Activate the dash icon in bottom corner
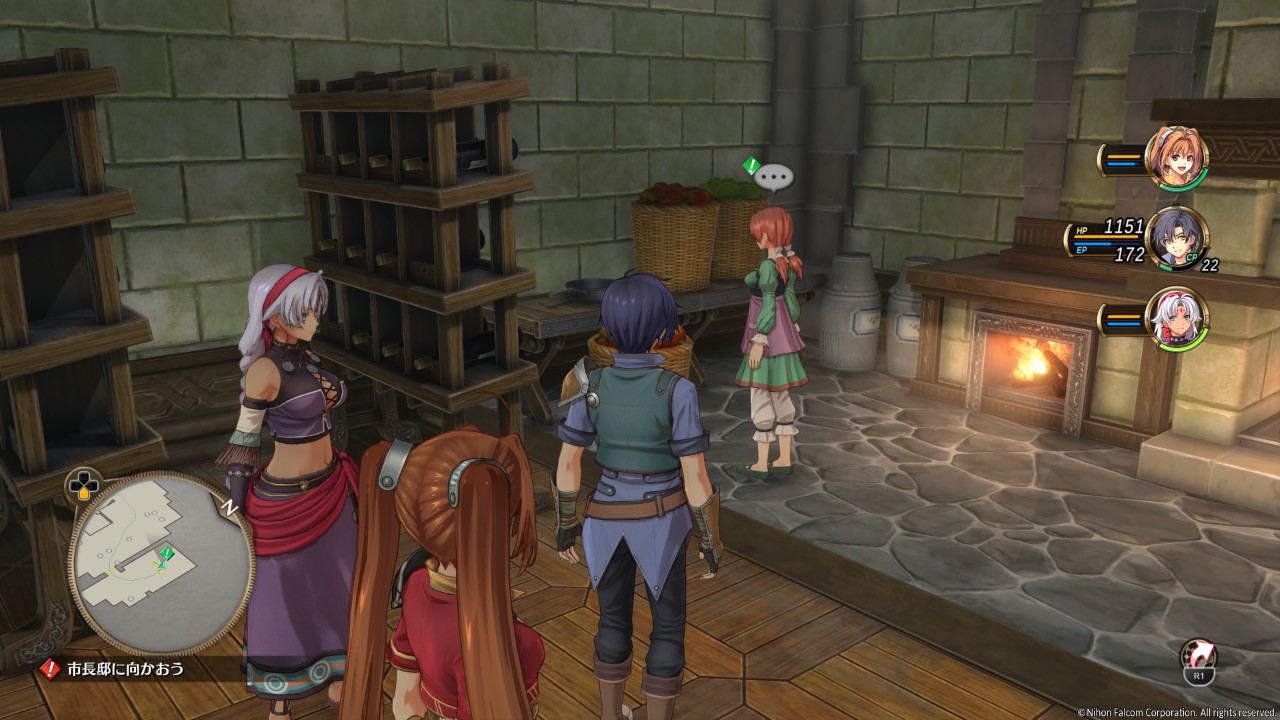This screenshot has width=1280, height=720. (x=1197, y=658)
